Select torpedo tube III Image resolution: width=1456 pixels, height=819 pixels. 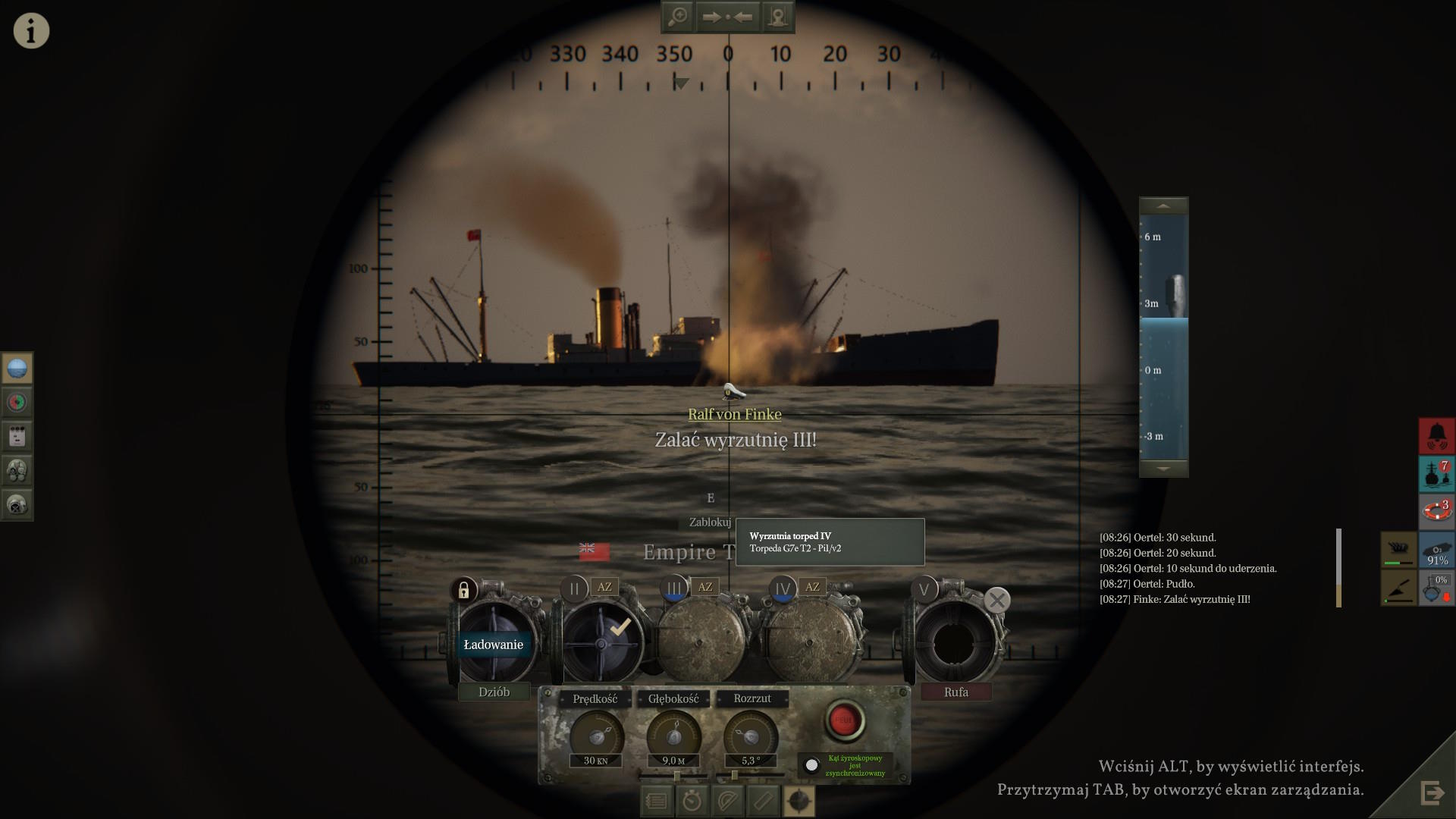[x=673, y=588]
